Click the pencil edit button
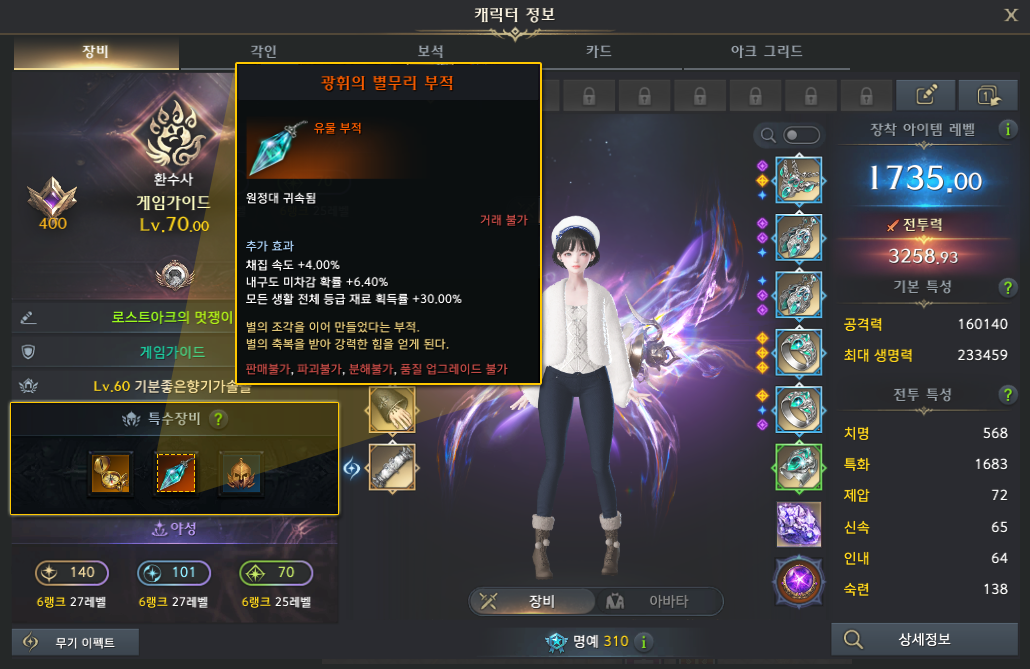The height and width of the screenshot is (669, 1030). tap(927, 95)
